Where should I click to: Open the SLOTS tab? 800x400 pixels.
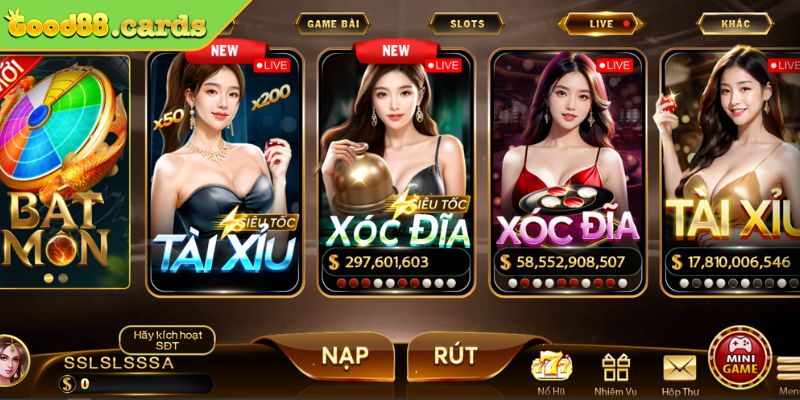point(467,23)
